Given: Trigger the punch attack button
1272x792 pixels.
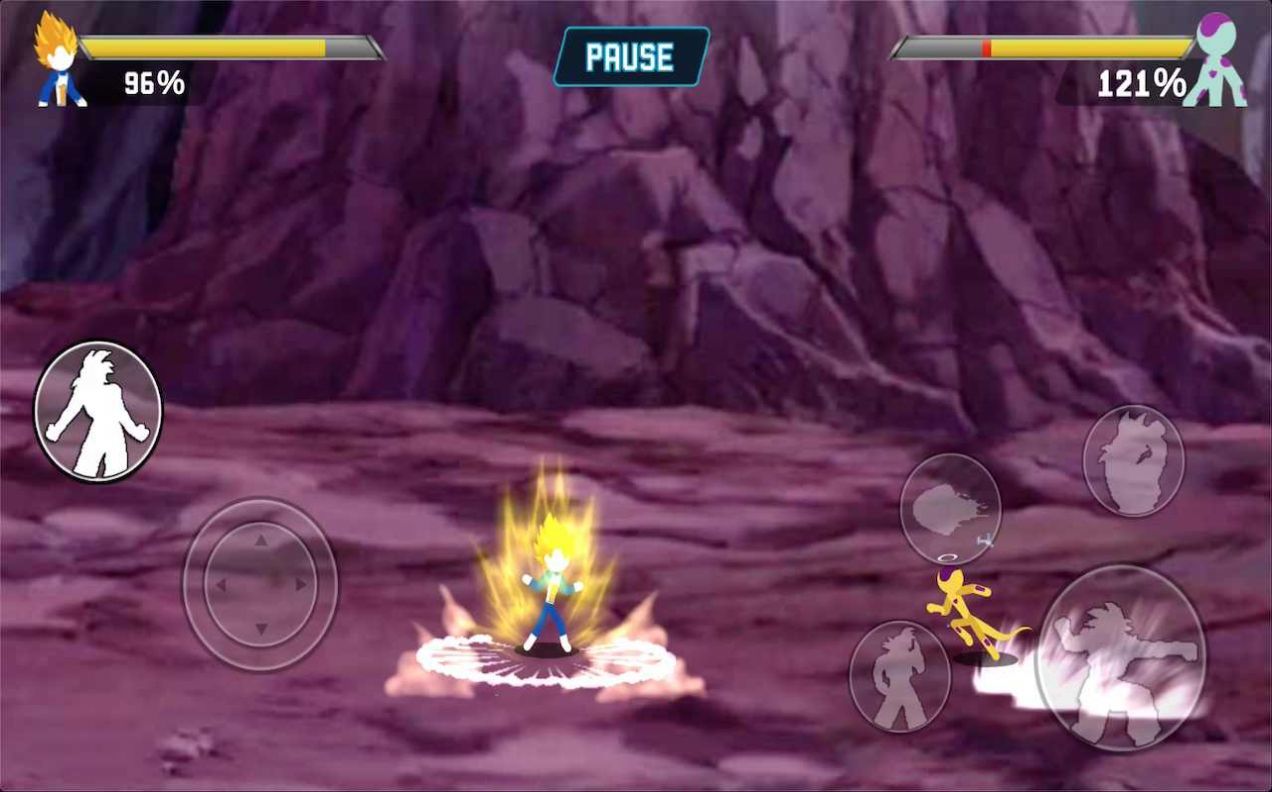Looking at the screenshot, I should tap(1120, 657).
